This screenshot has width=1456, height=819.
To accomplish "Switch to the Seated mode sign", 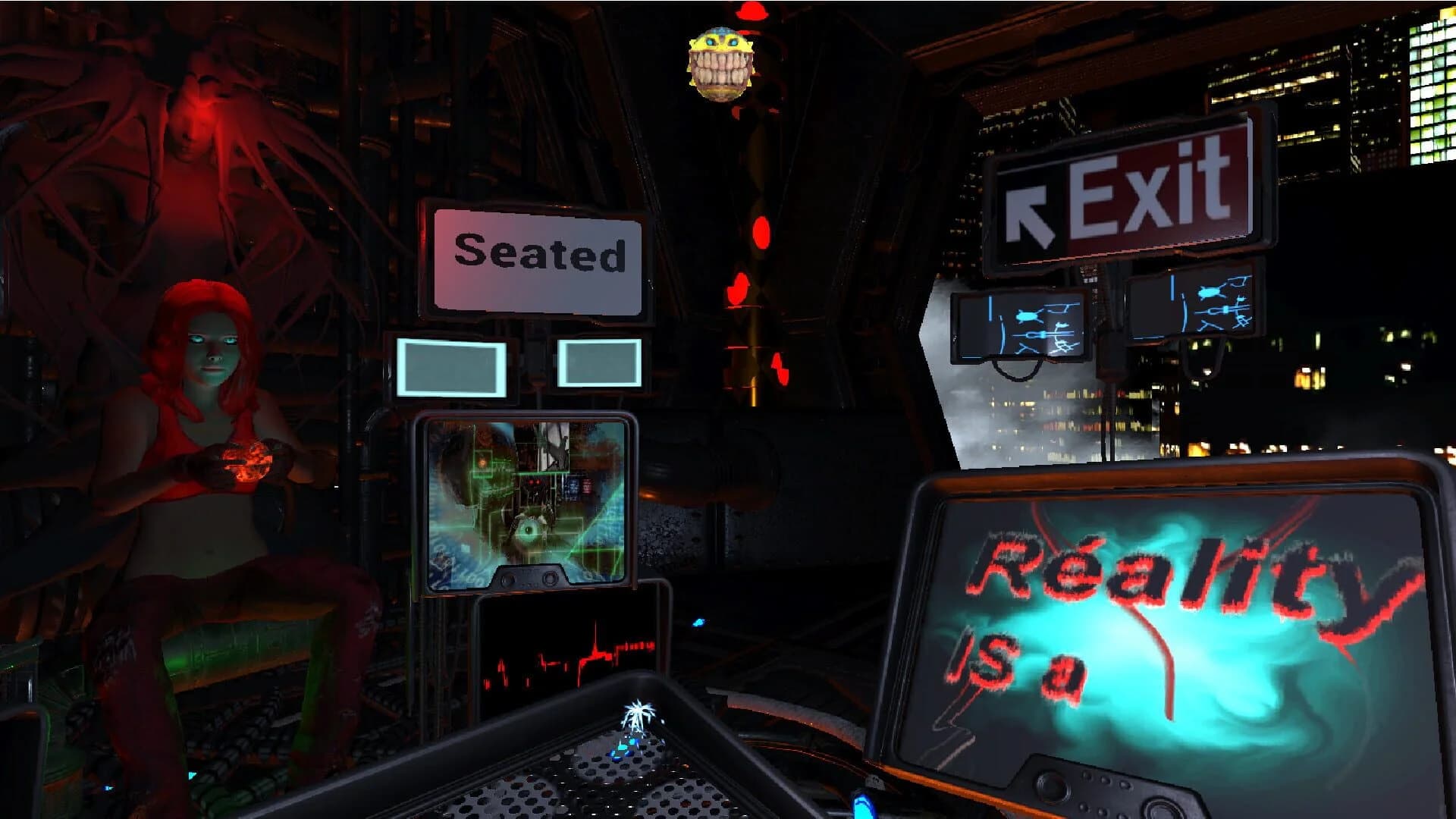I will (537, 258).
